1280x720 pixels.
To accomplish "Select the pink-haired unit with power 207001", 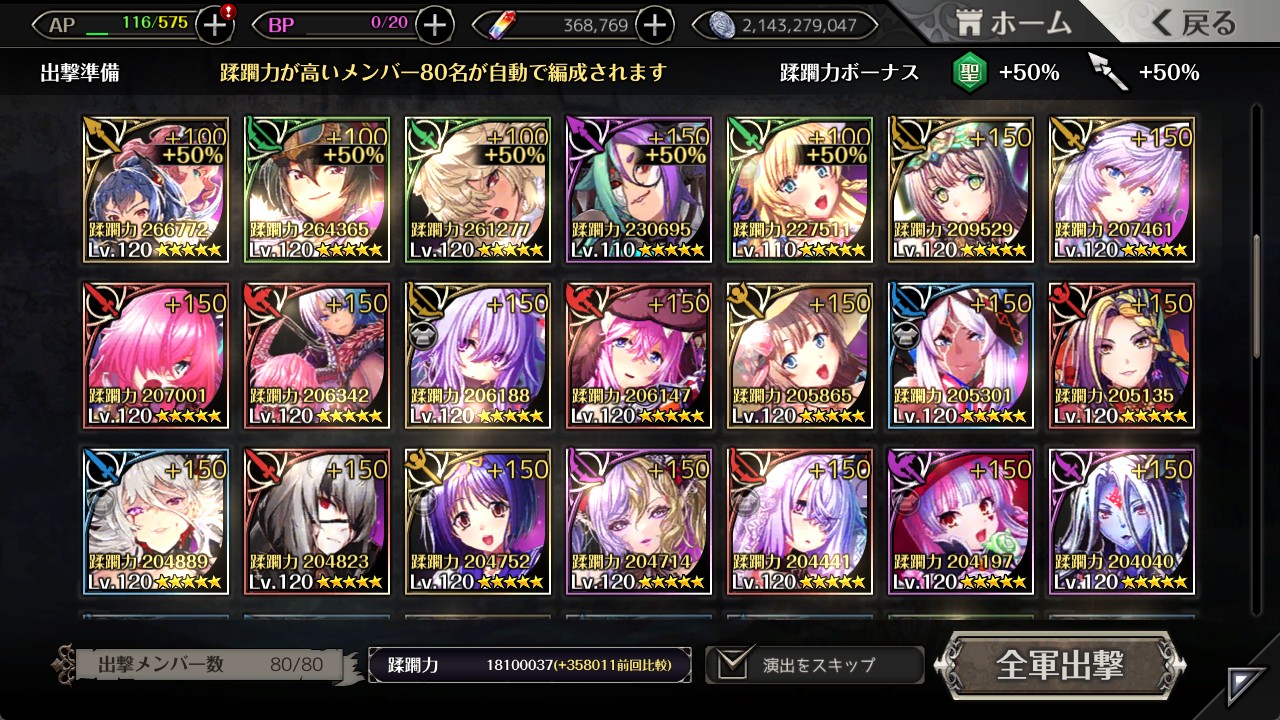I will (155, 355).
